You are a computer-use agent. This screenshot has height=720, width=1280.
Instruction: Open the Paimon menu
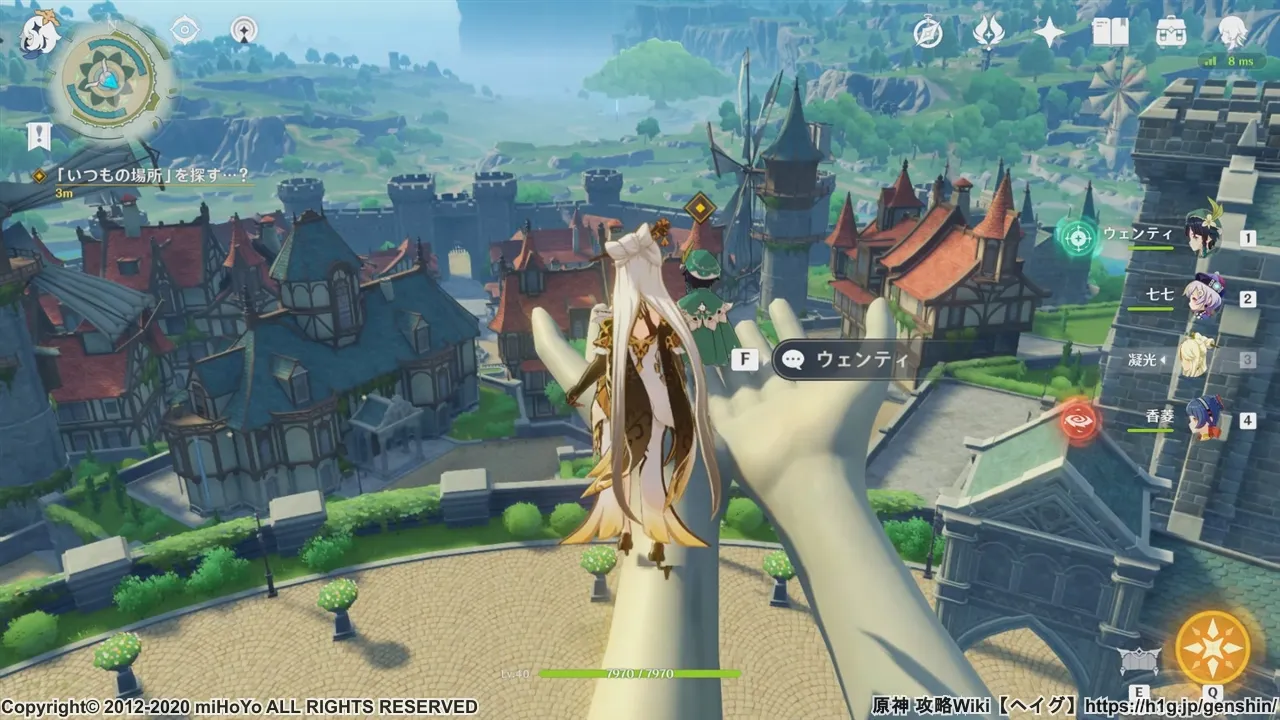point(40,33)
